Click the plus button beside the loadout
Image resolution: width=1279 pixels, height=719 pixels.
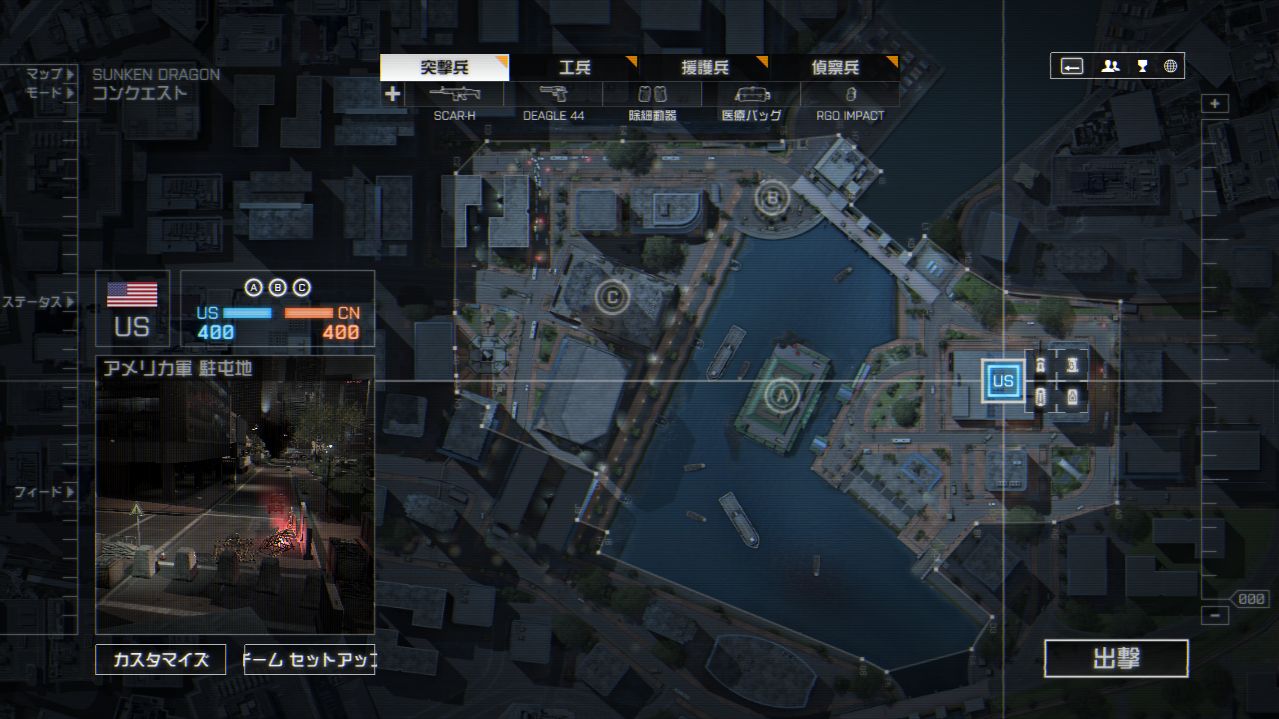click(393, 94)
